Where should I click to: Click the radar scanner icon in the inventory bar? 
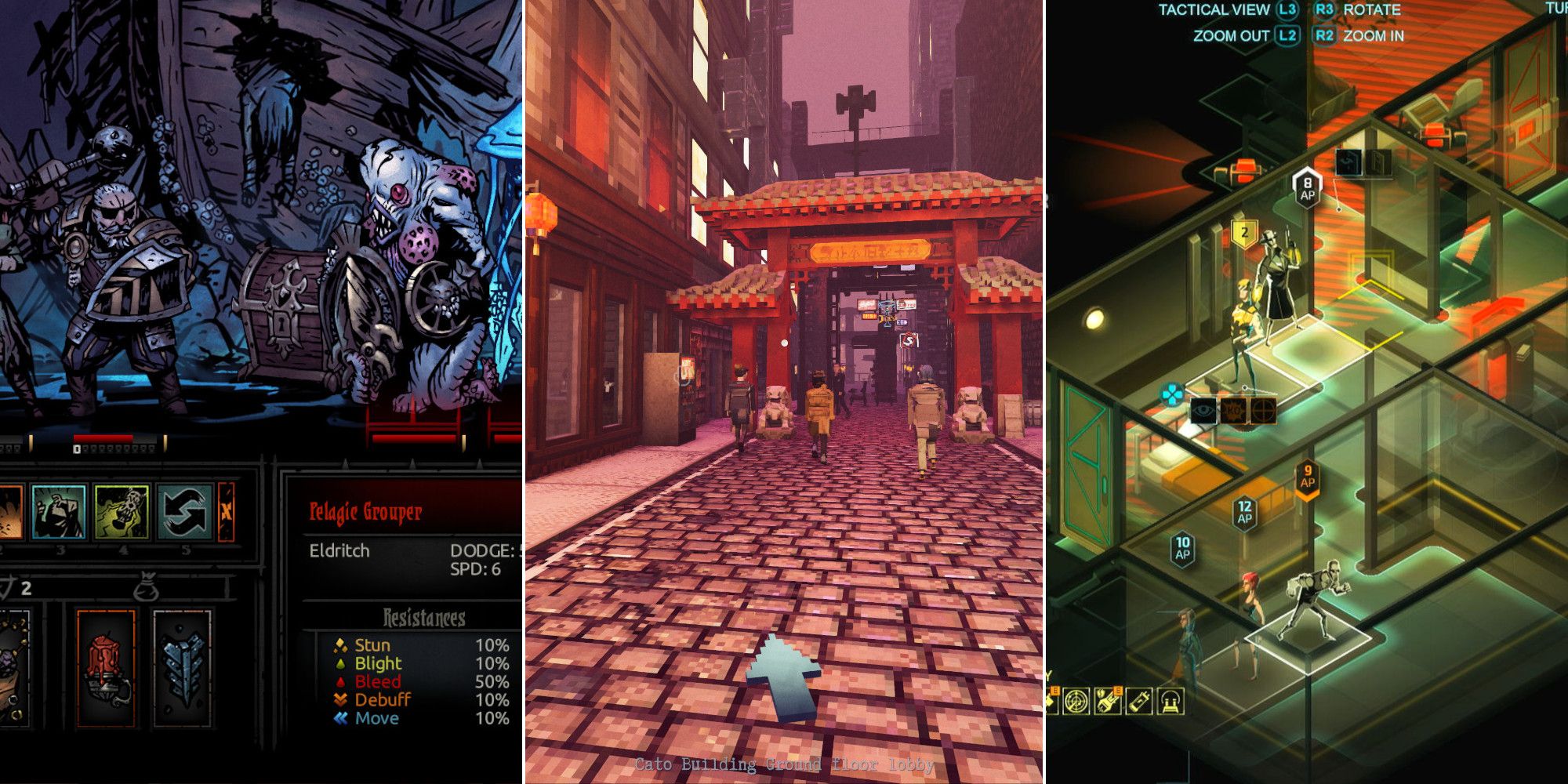pos(1077,700)
